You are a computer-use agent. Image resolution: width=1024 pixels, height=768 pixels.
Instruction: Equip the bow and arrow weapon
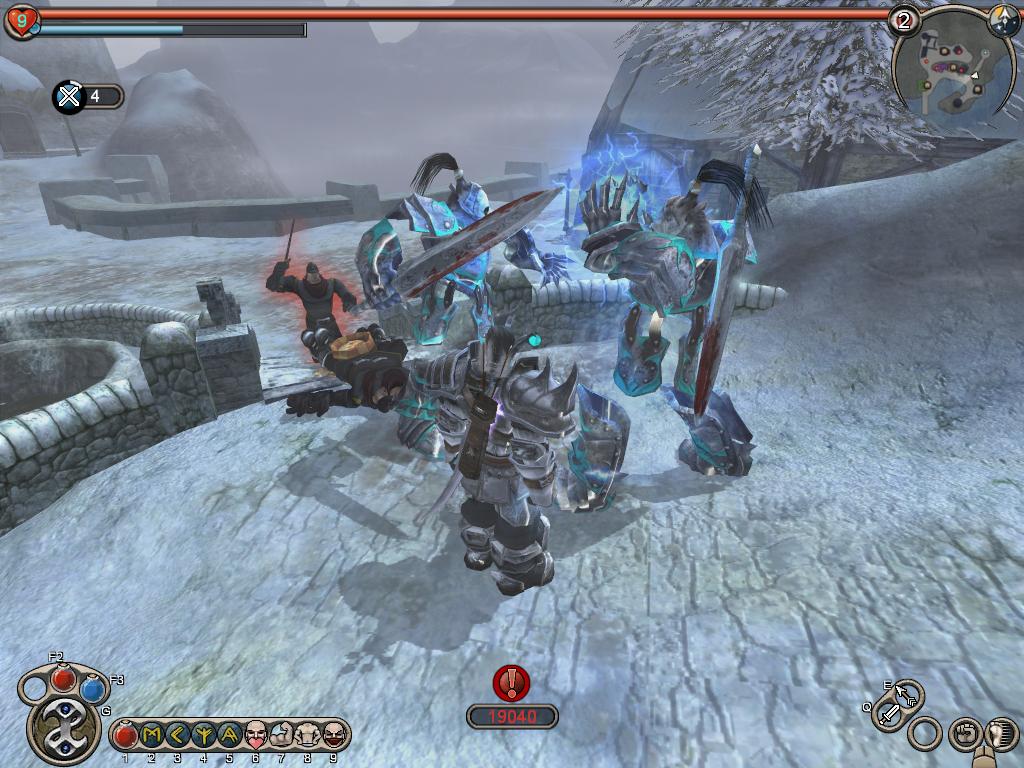908,693
